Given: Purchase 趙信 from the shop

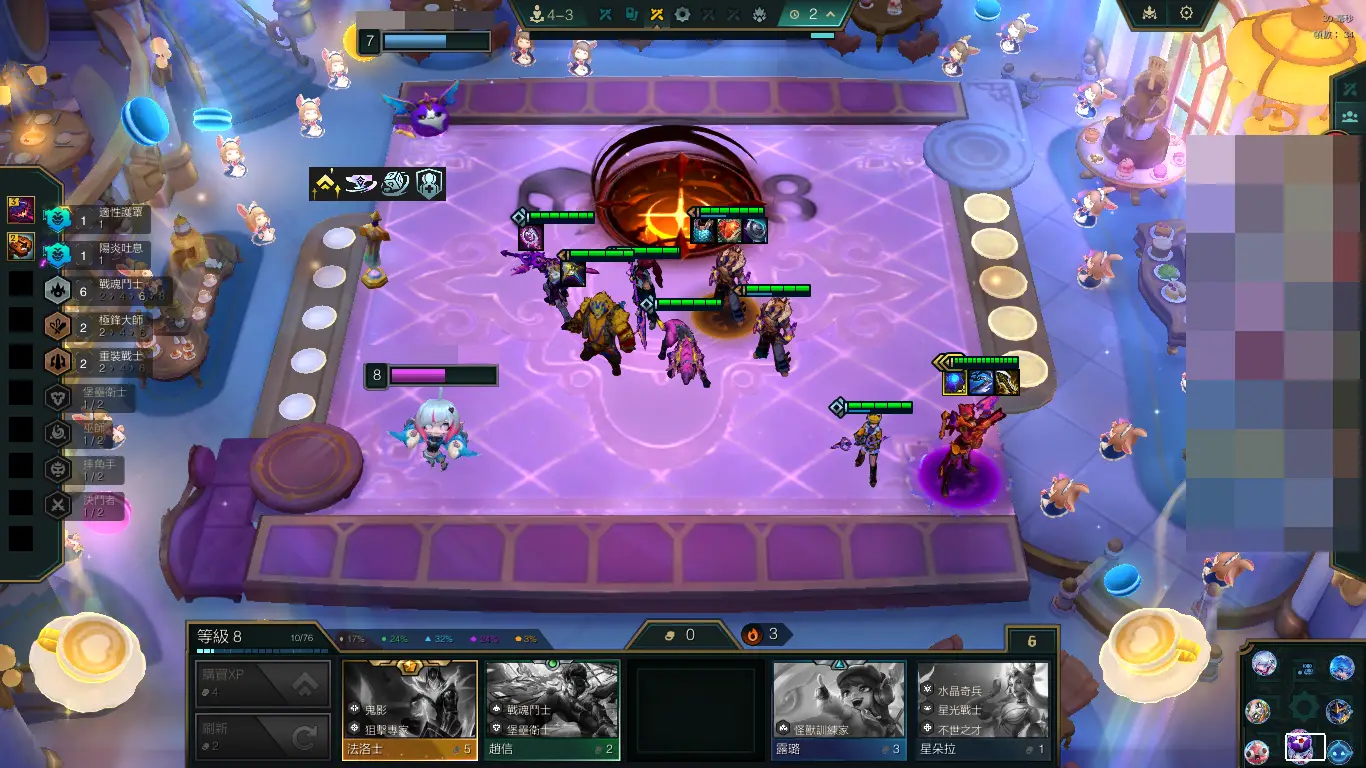Looking at the screenshot, I should (552, 709).
